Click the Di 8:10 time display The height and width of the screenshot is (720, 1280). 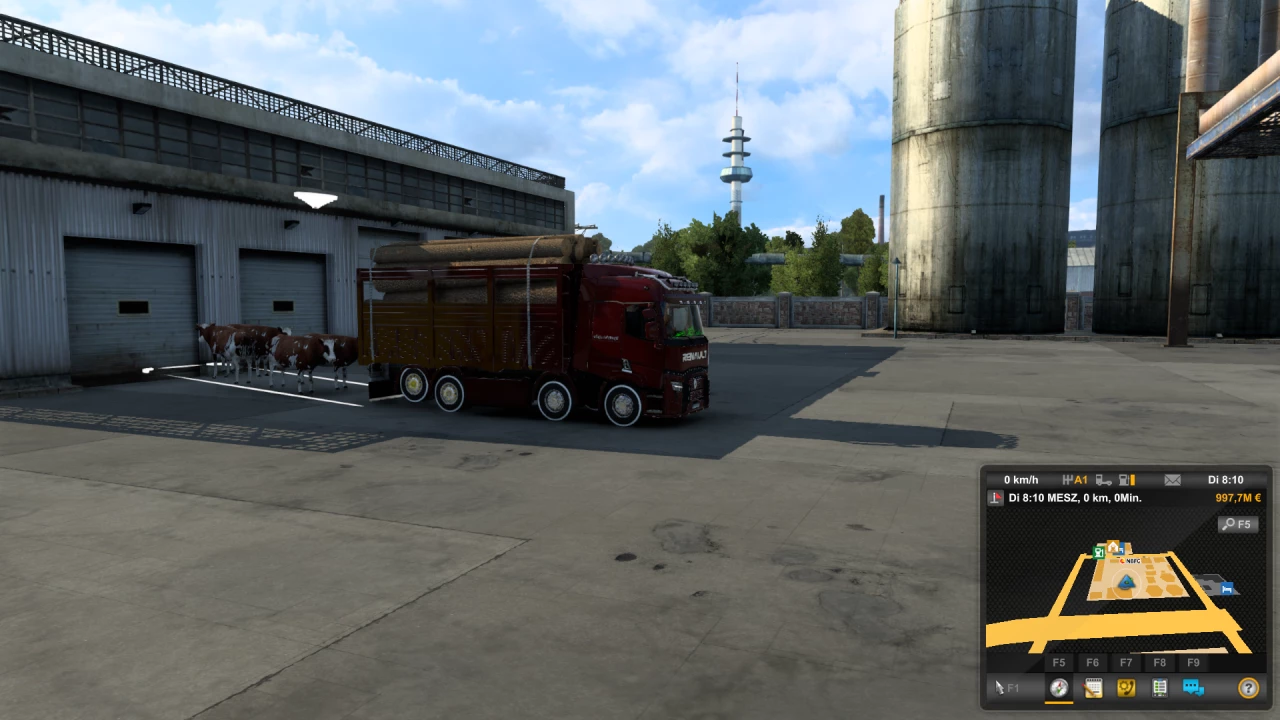click(1227, 480)
